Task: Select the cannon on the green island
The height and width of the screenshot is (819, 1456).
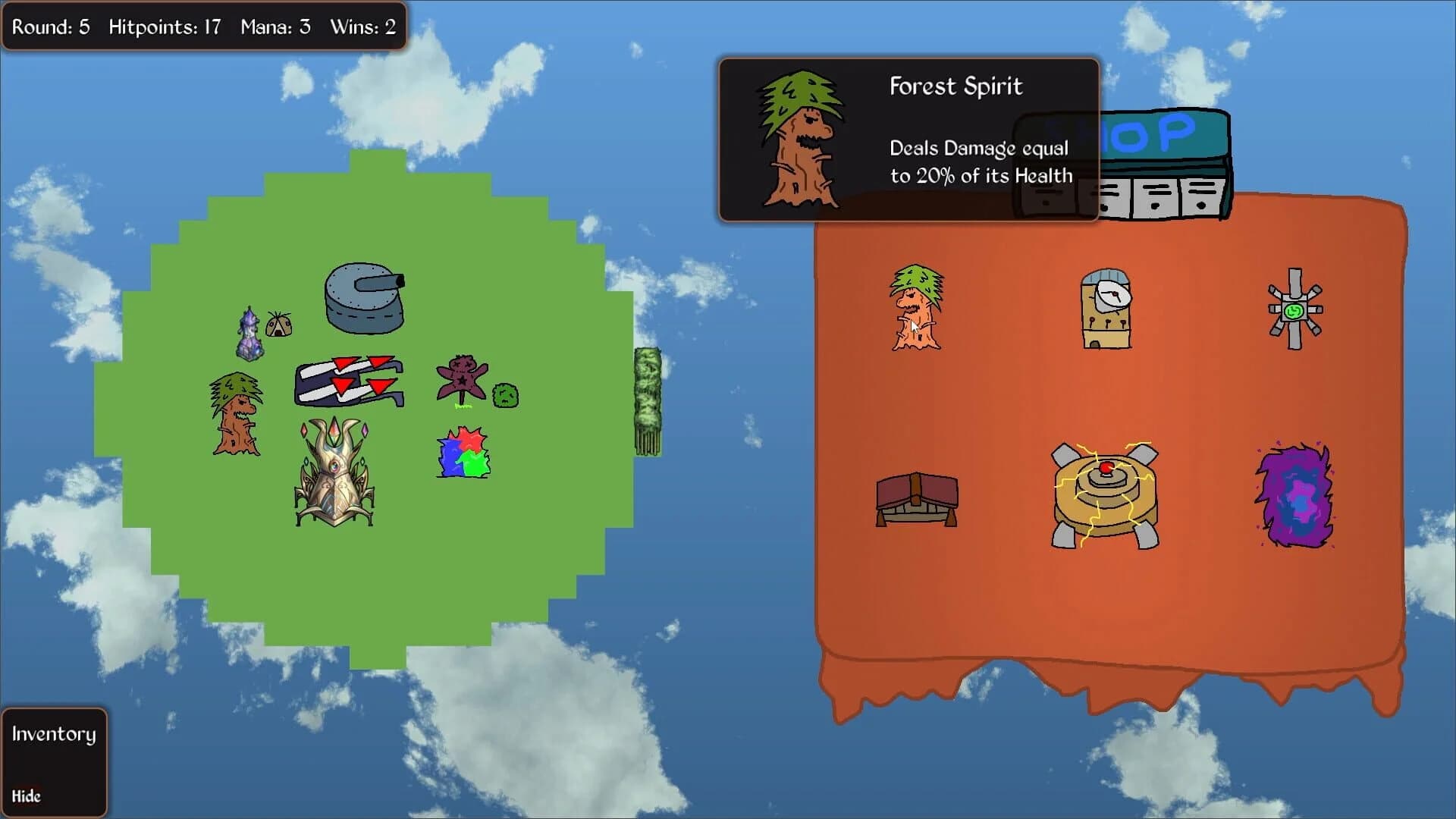Action: pyautogui.click(x=364, y=300)
